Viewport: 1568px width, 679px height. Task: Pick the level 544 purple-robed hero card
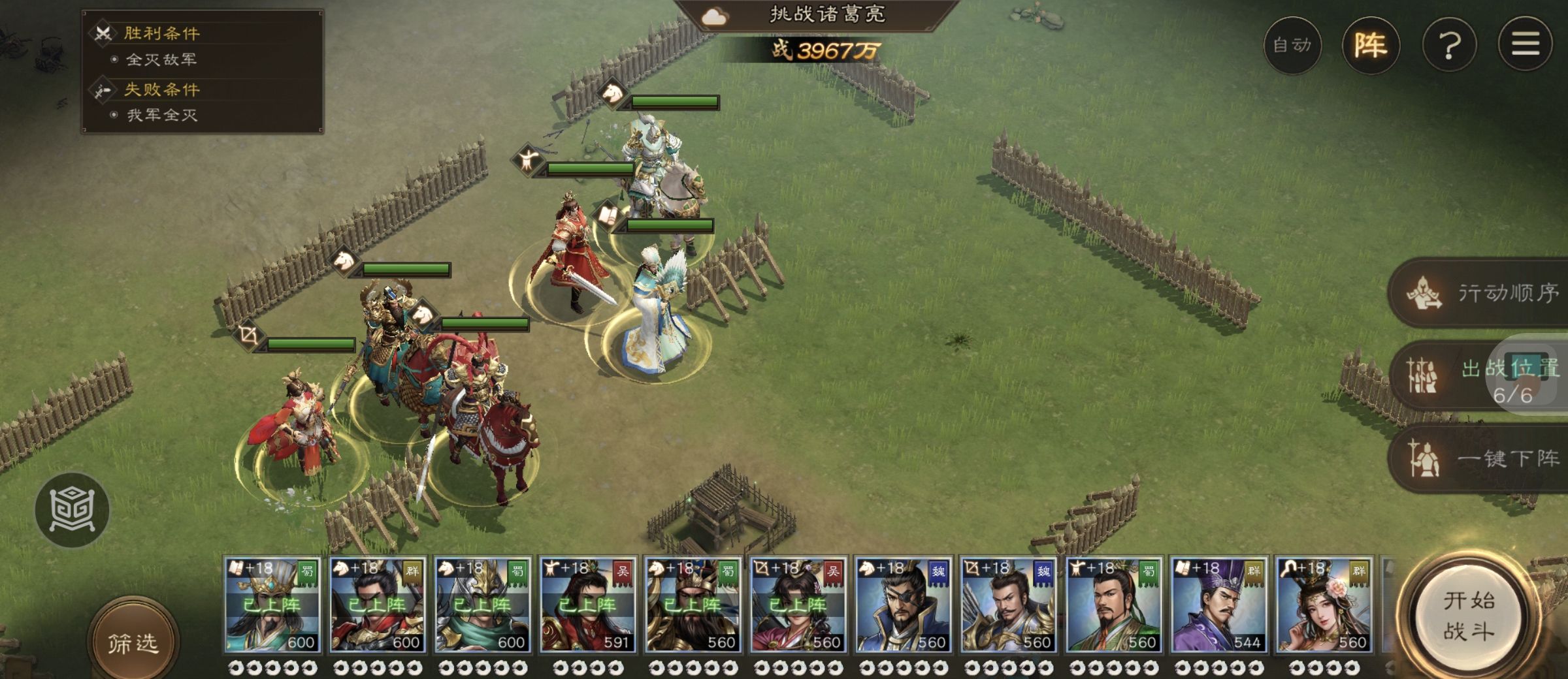[1218, 605]
